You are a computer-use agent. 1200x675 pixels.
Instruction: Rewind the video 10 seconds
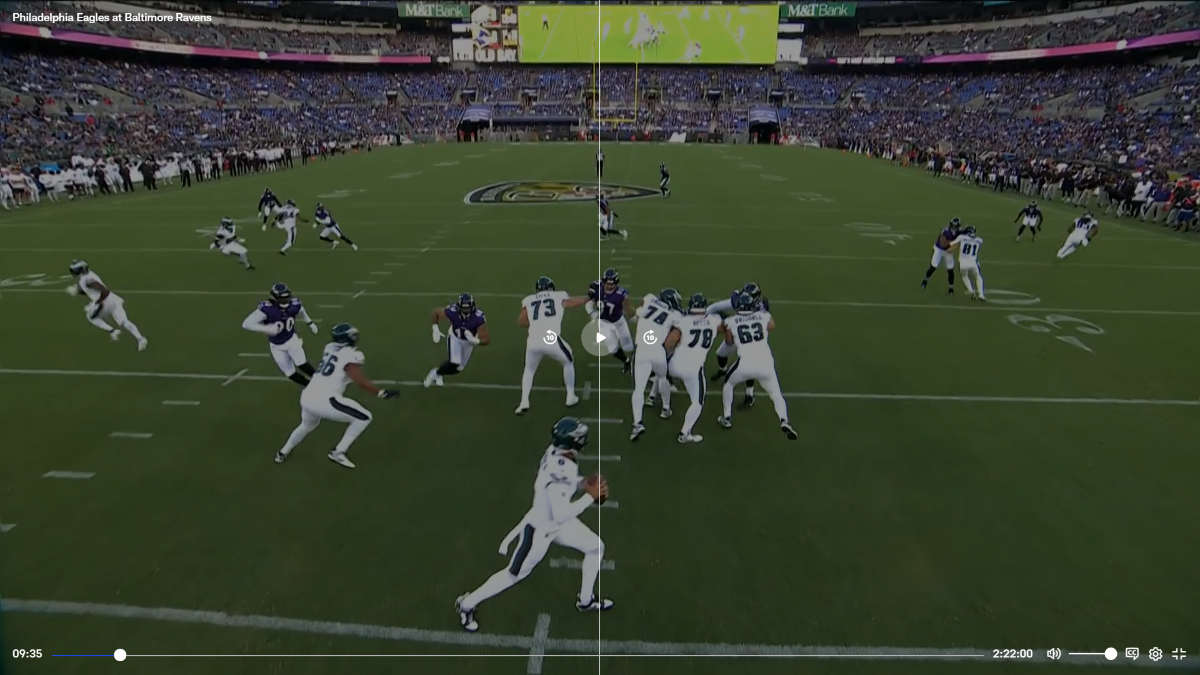click(x=549, y=338)
